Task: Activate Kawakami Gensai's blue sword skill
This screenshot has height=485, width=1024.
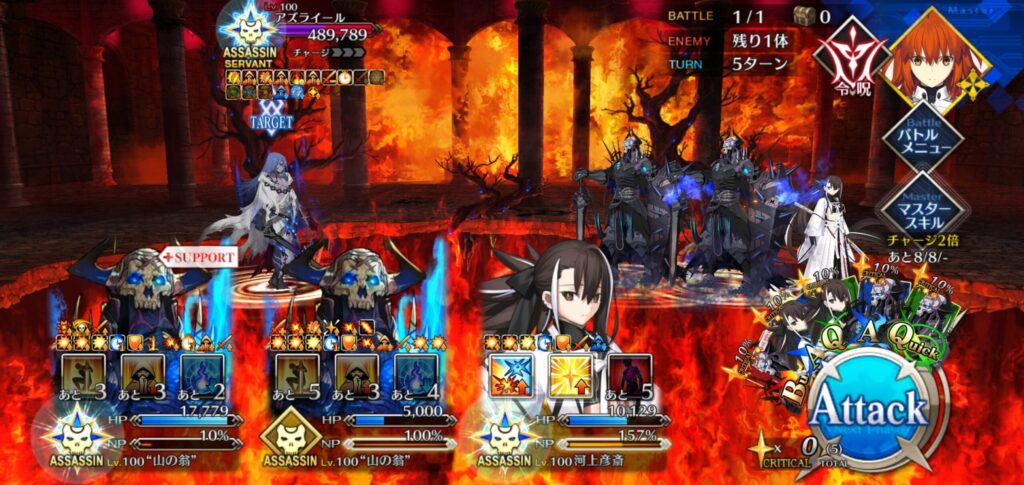Action: click(x=509, y=375)
